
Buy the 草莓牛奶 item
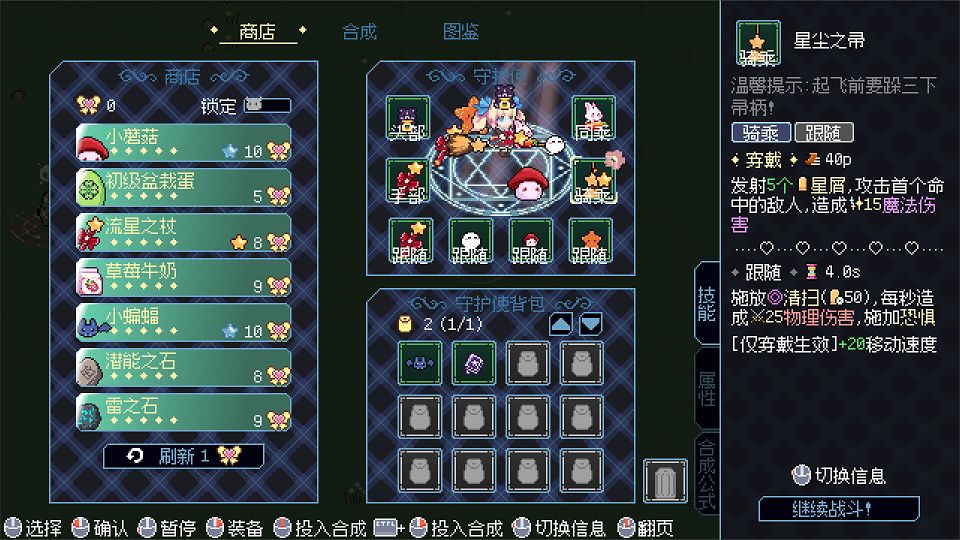(183, 278)
